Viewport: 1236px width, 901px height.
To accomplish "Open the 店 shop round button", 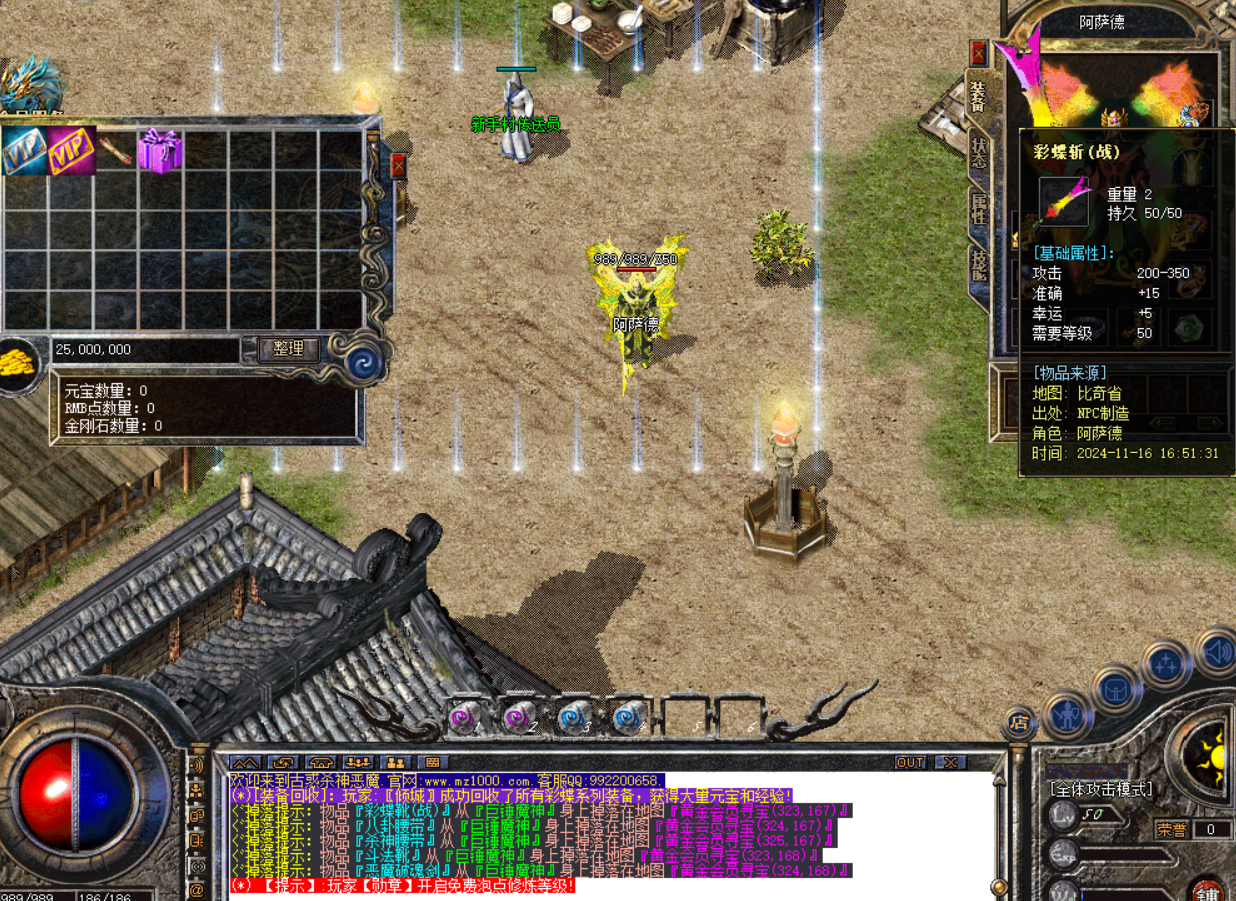I will coord(1019,723).
